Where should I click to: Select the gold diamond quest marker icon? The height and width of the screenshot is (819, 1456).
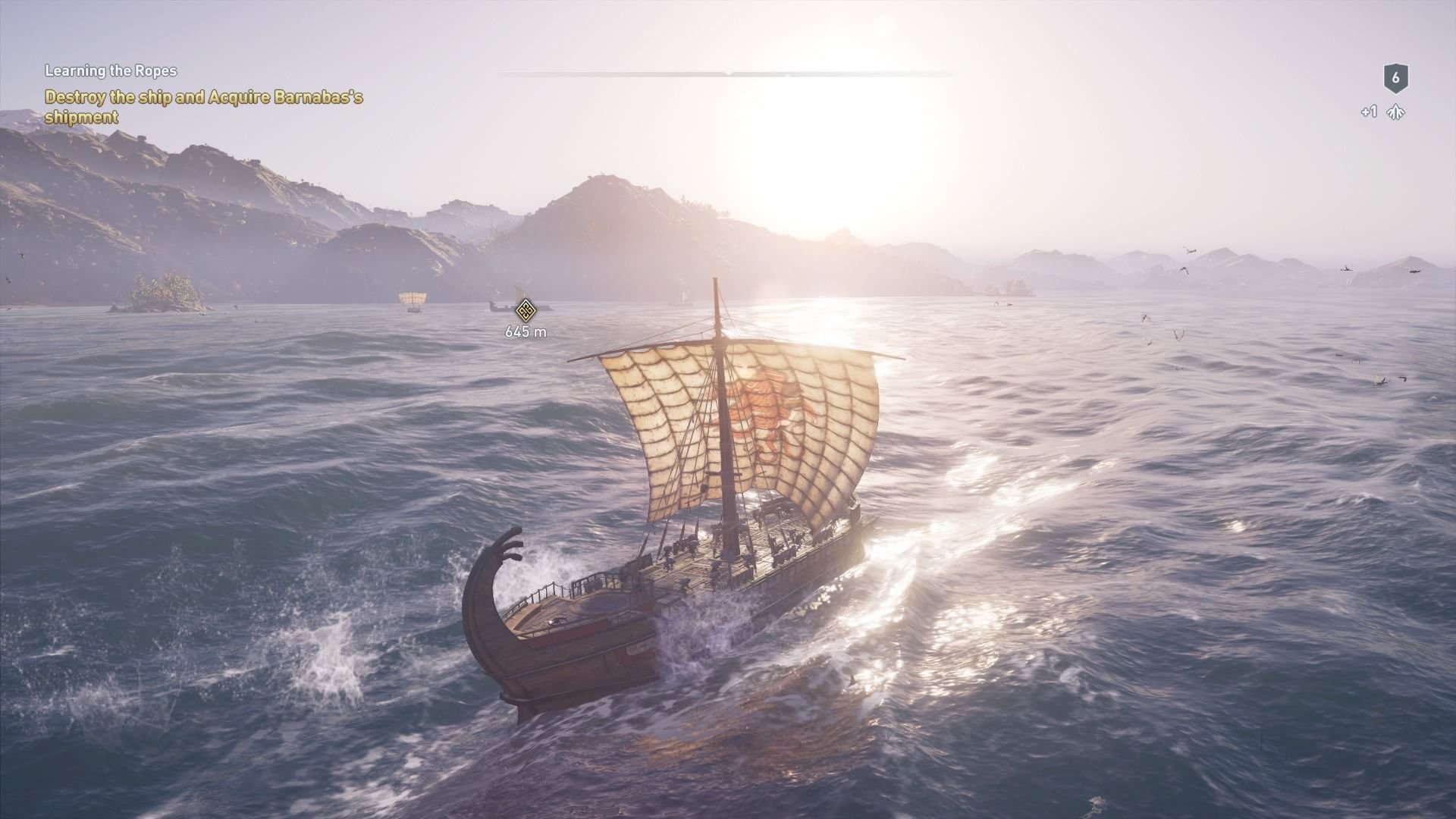526,310
